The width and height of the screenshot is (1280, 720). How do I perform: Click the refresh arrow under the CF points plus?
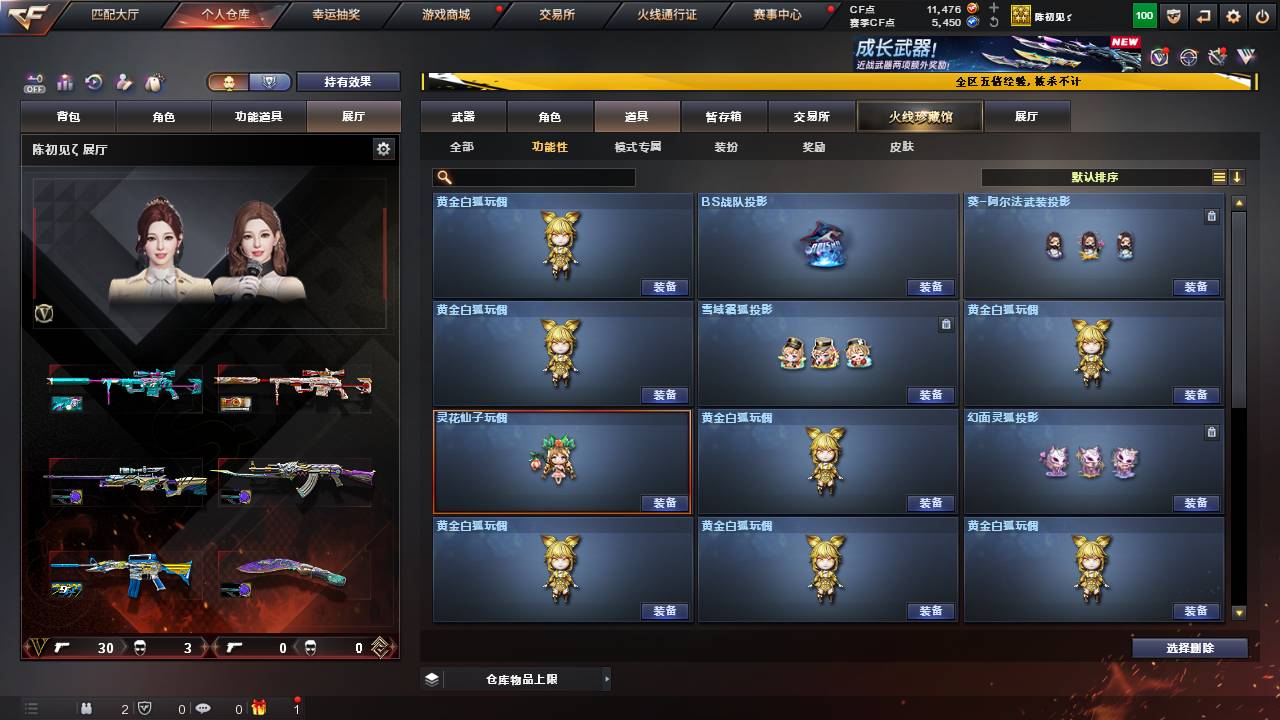coord(994,21)
